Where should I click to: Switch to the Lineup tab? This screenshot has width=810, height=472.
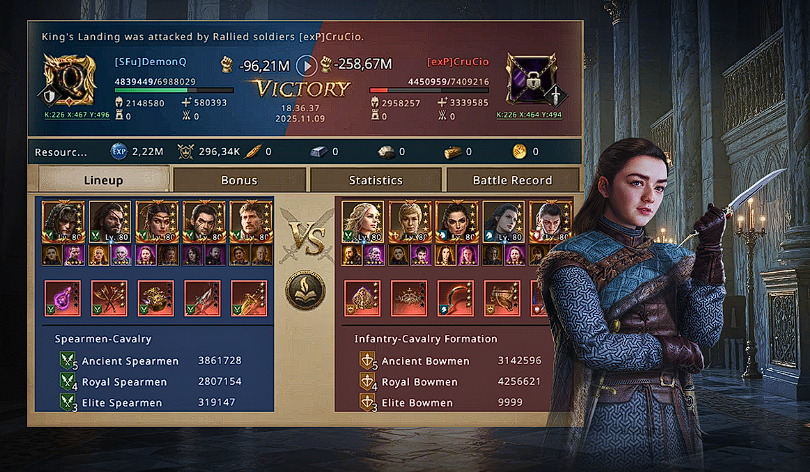(x=104, y=180)
